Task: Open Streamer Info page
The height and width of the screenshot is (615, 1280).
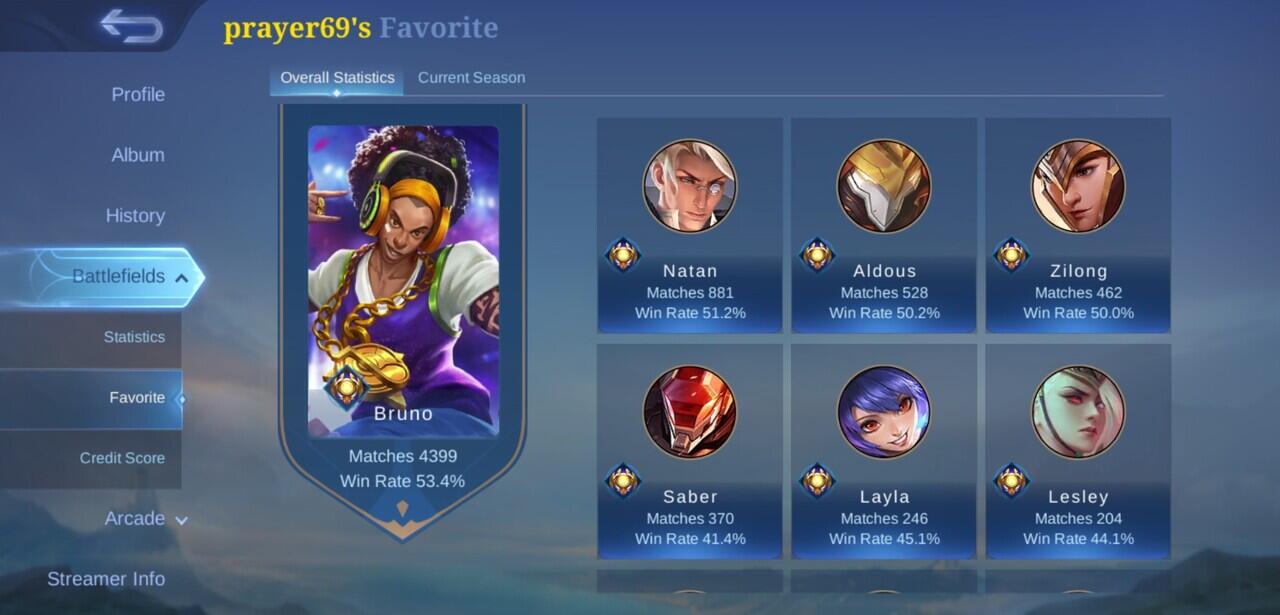Action: click(106, 578)
